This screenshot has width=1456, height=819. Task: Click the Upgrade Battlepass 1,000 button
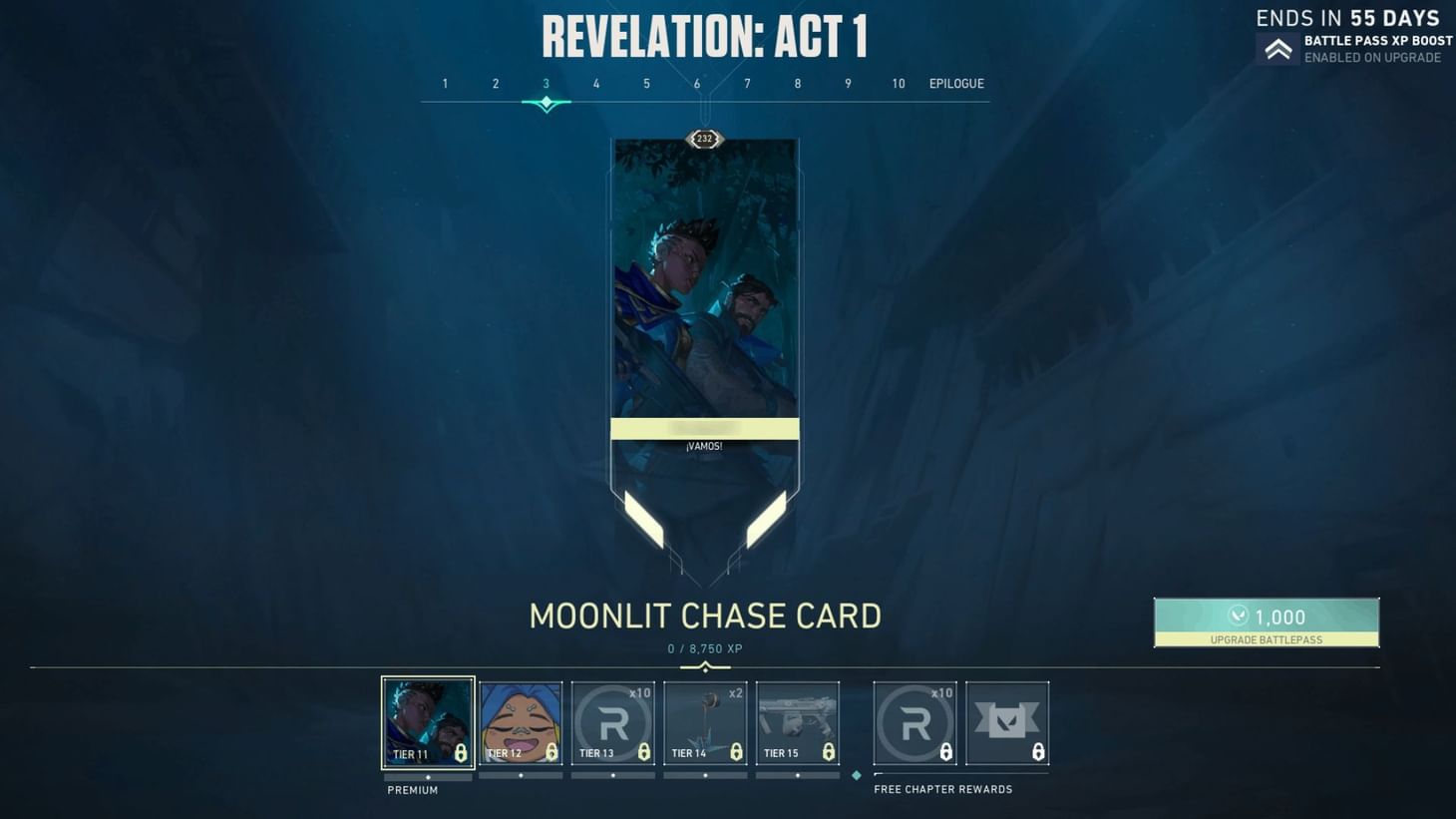1267,621
